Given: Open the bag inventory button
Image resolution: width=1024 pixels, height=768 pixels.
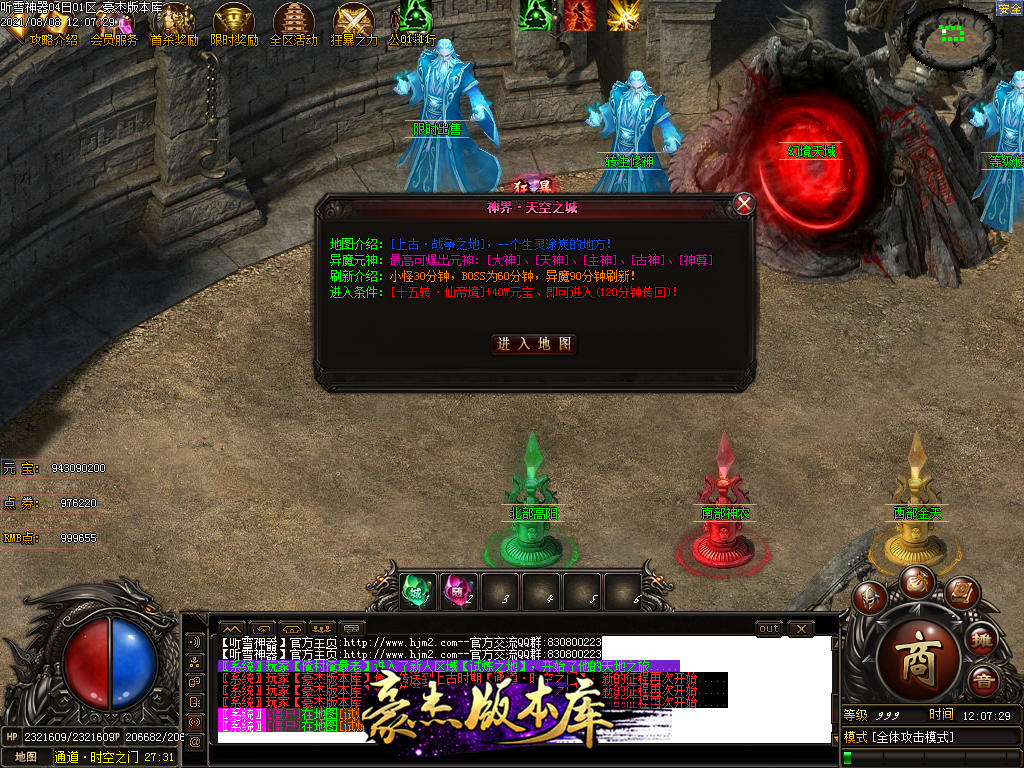Looking at the screenshot, I should [x=917, y=580].
